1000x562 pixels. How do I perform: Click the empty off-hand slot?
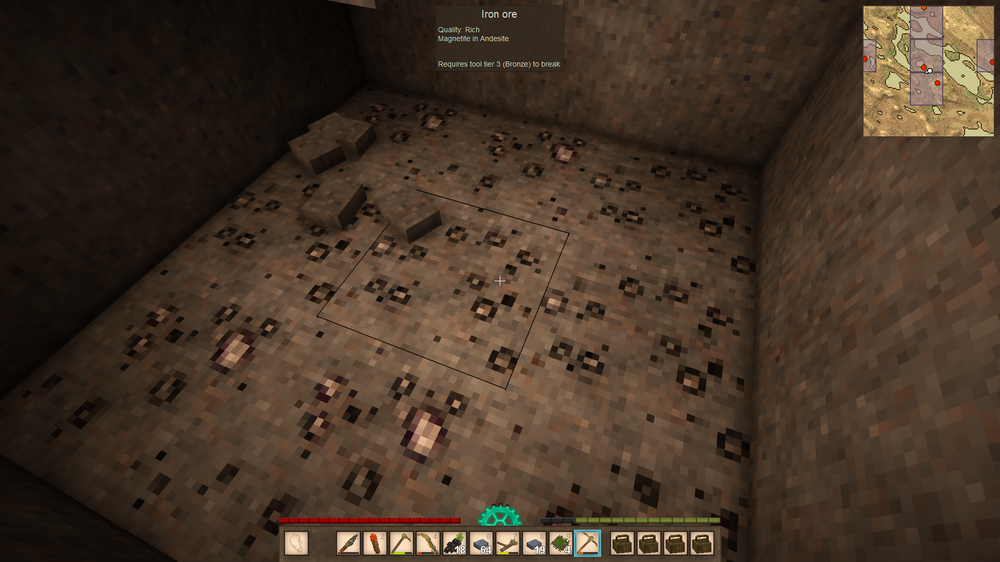pyautogui.click(x=296, y=543)
